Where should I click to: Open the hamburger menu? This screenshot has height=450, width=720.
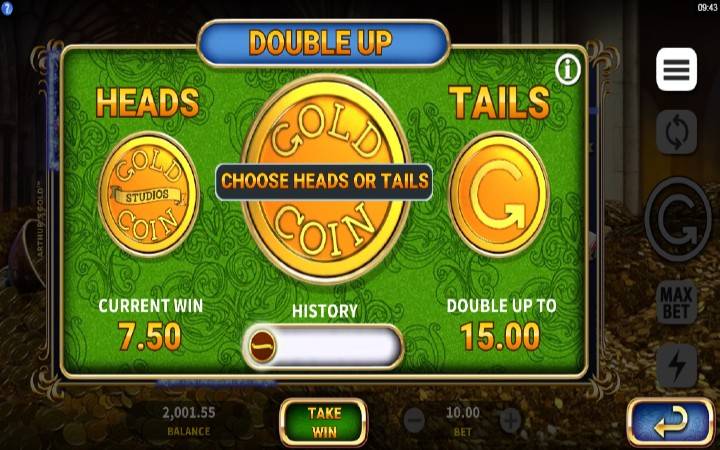coord(676,69)
